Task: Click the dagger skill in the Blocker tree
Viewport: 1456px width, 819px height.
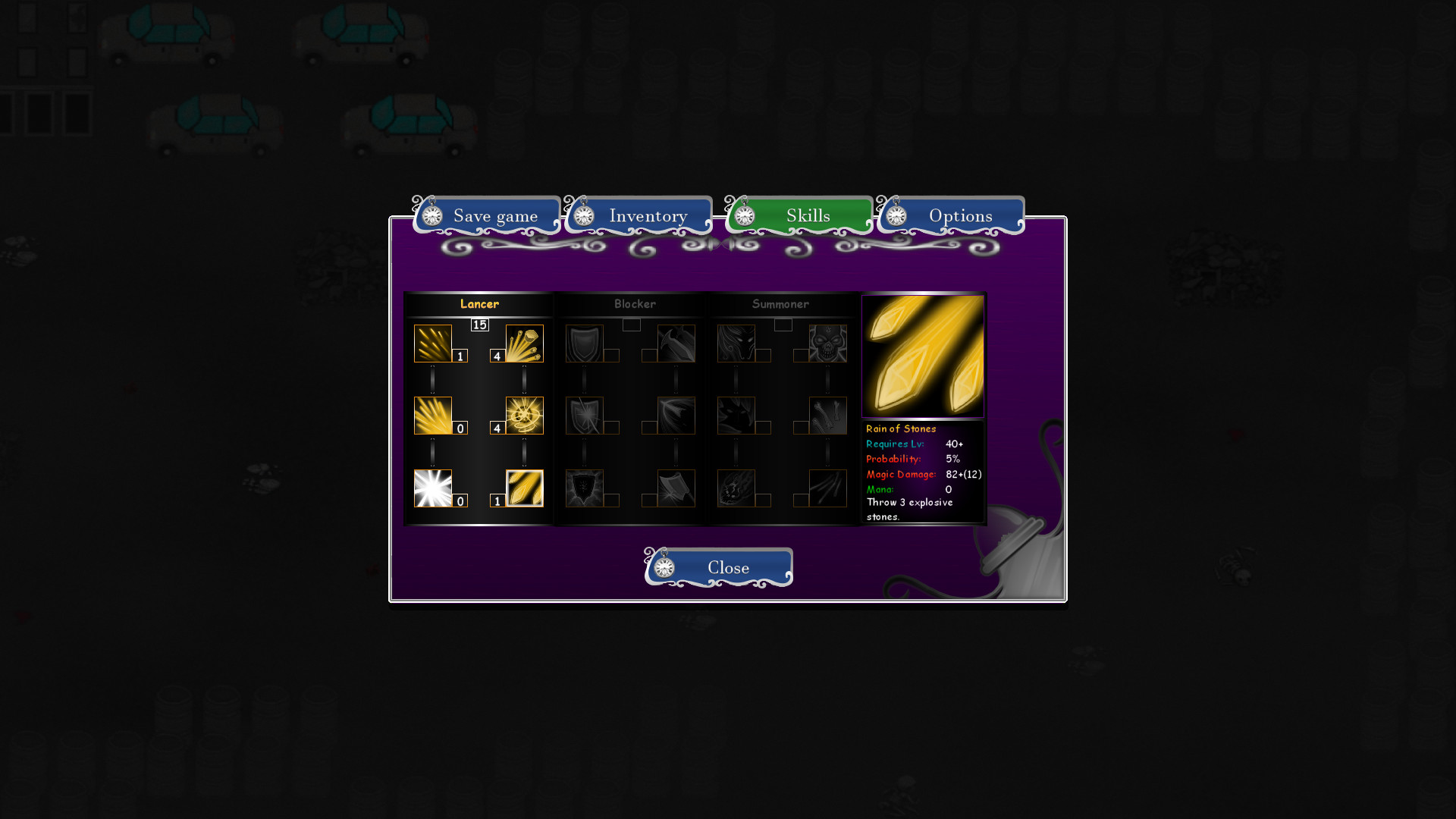Action: (675, 343)
